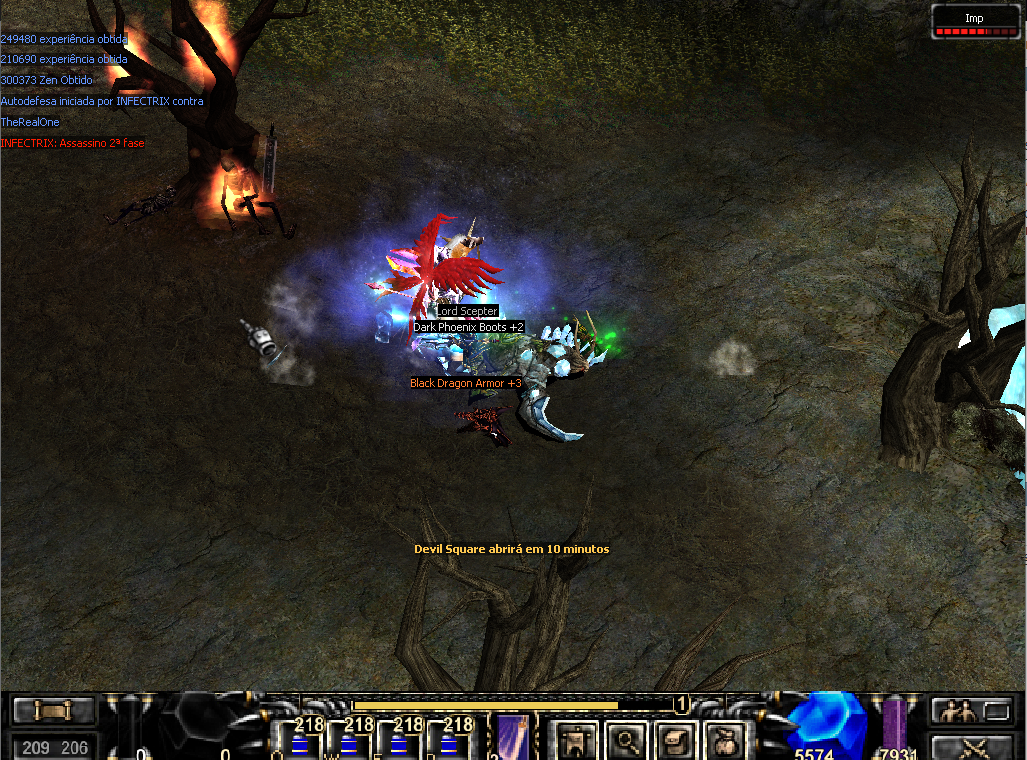Pick up the Lord Scepter item label
Image resolution: width=1027 pixels, height=760 pixels.
[x=467, y=312]
